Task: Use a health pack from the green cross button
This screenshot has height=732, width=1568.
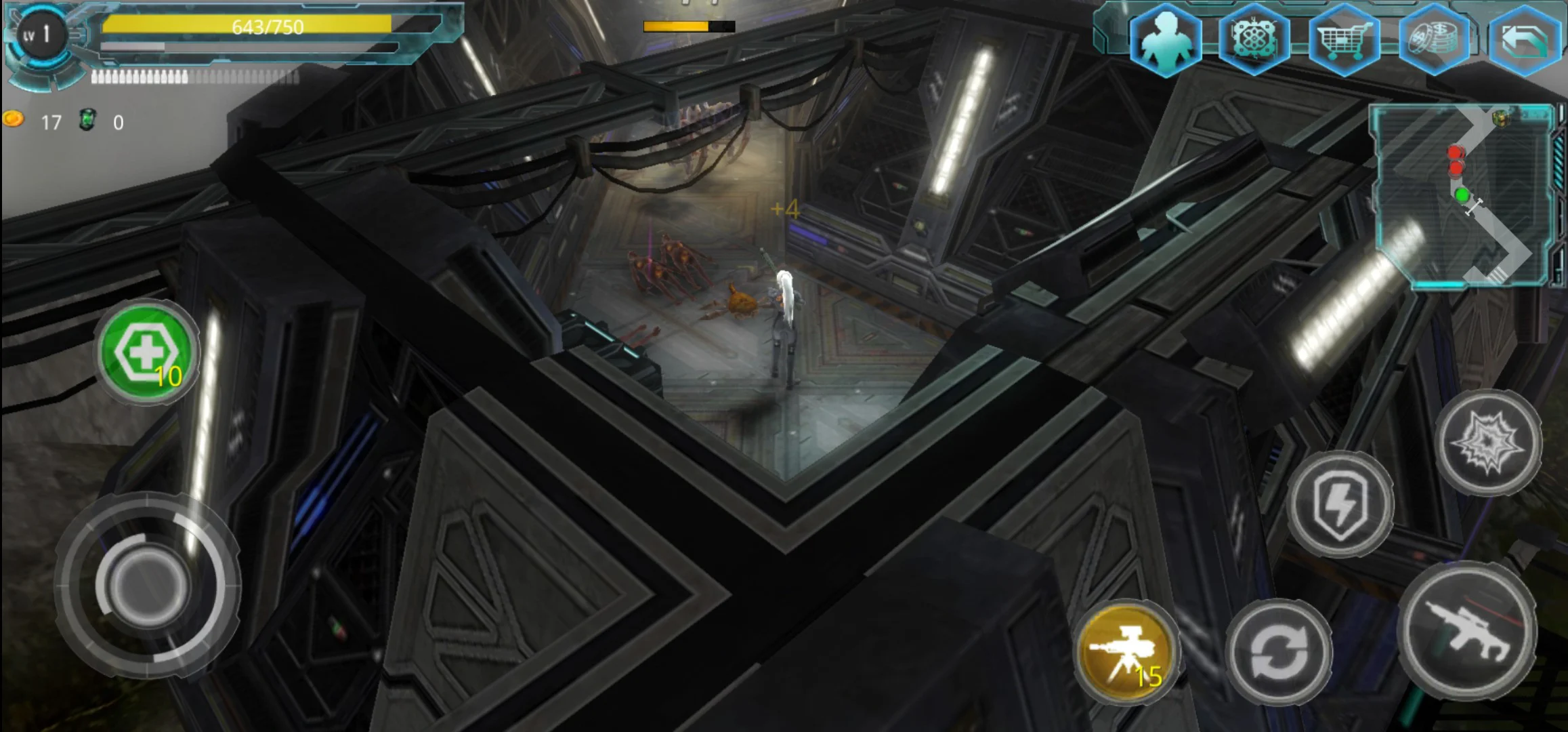Action: pos(148,353)
